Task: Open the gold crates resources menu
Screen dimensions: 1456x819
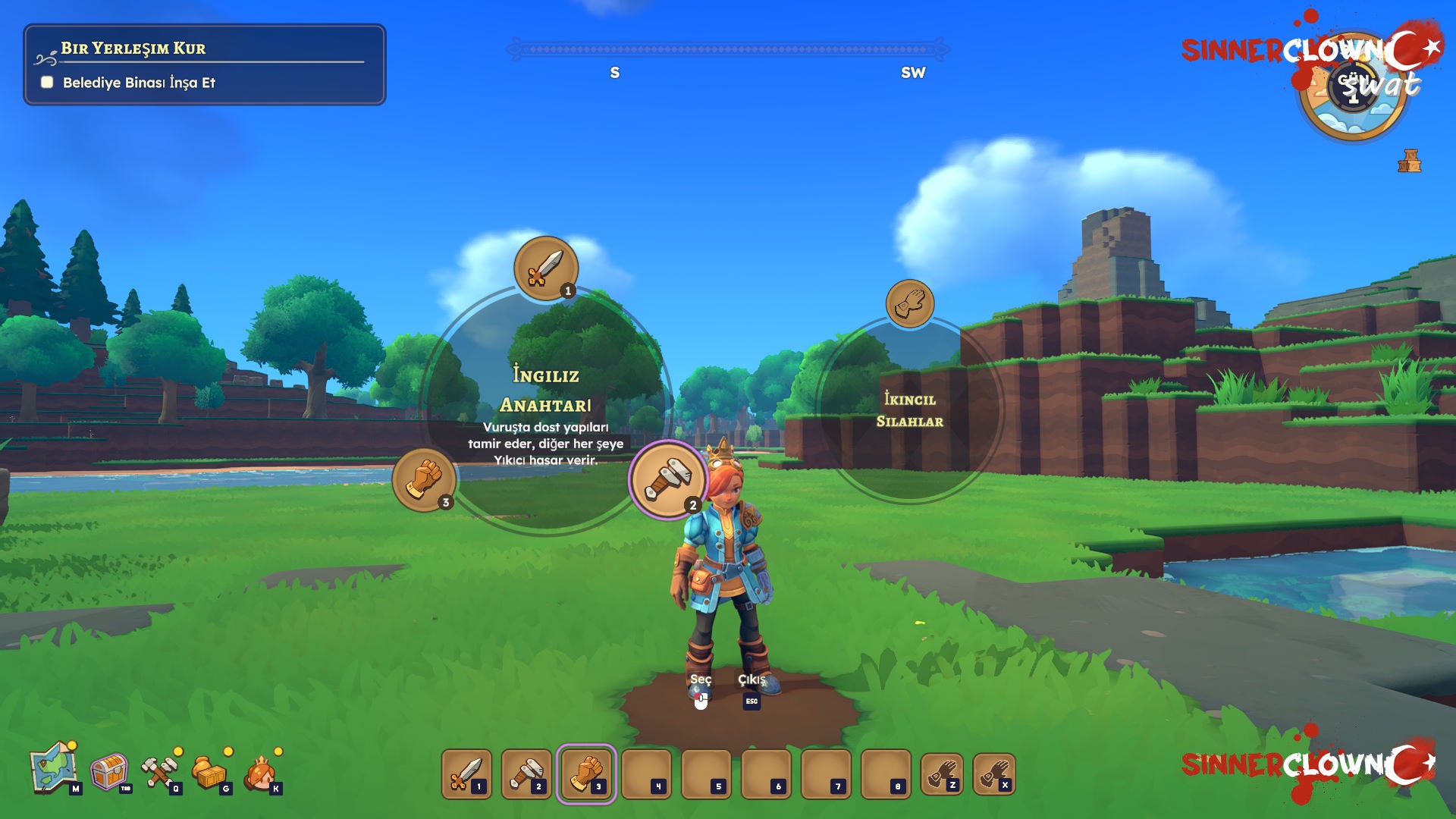Action: (x=209, y=772)
